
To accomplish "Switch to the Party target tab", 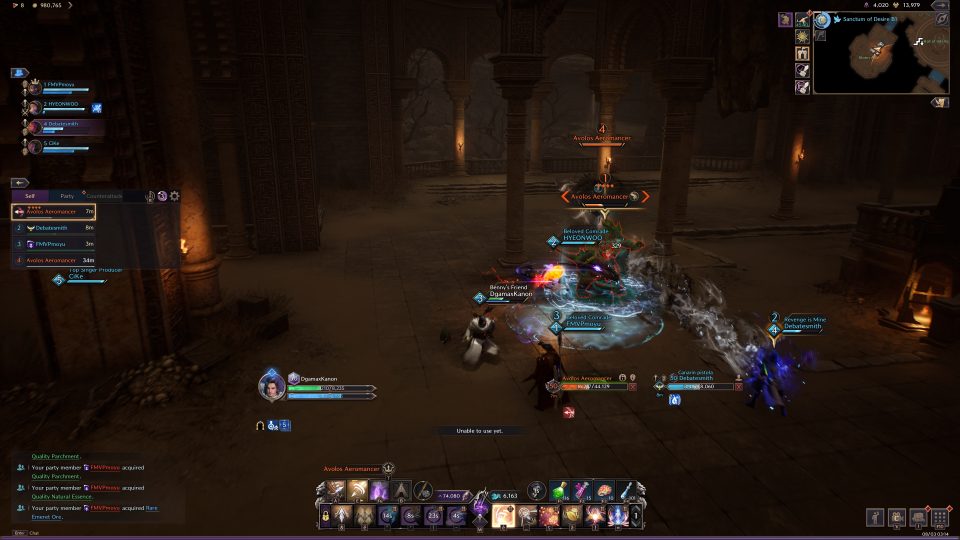I will (x=67, y=196).
